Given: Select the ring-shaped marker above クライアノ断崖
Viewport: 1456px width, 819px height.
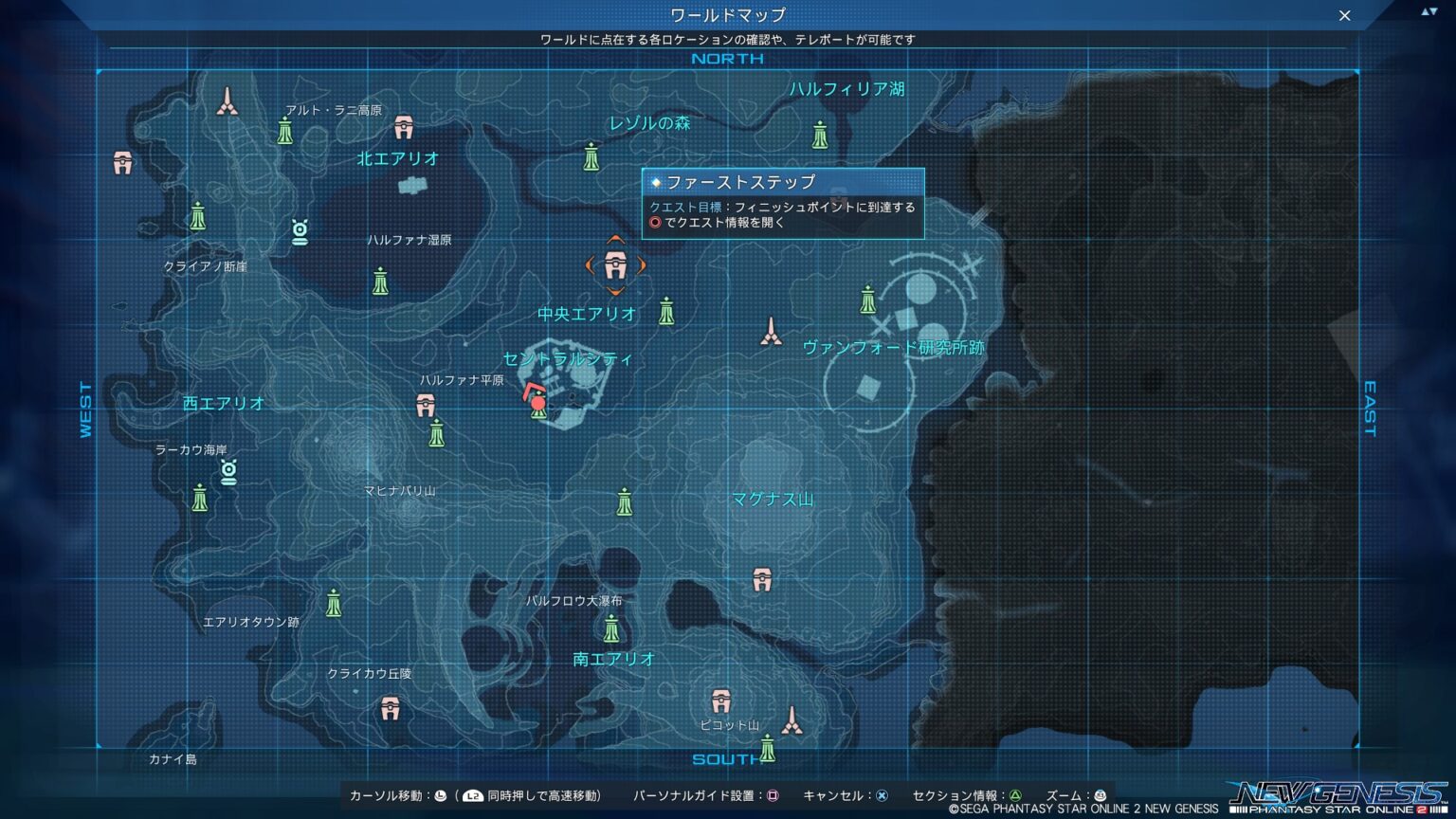Looking at the screenshot, I should point(300,231).
